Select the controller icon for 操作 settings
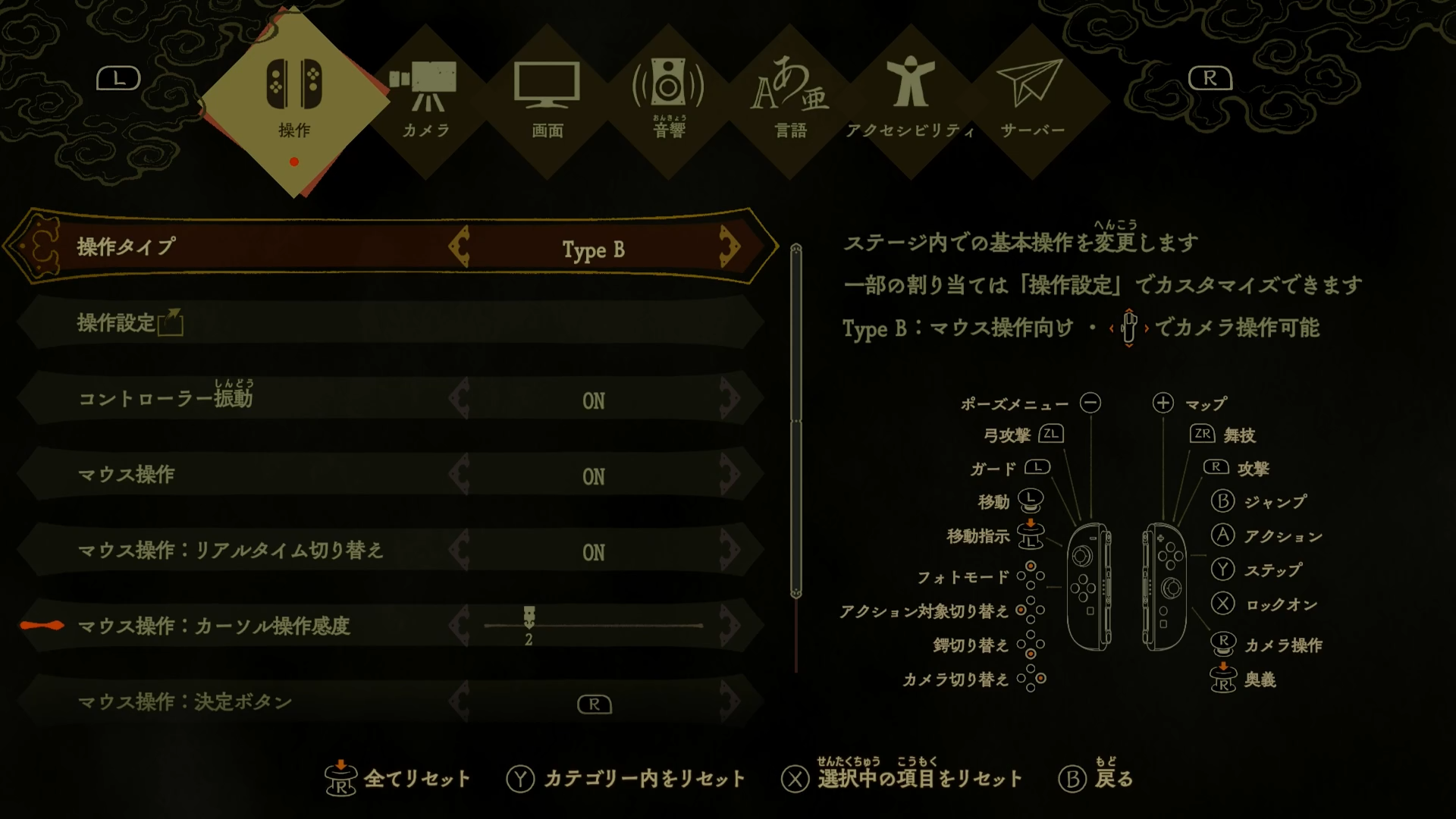Image resolution: width=1456 pixels, height=819 pixels. pyautogui.click(x=293, y=87)
